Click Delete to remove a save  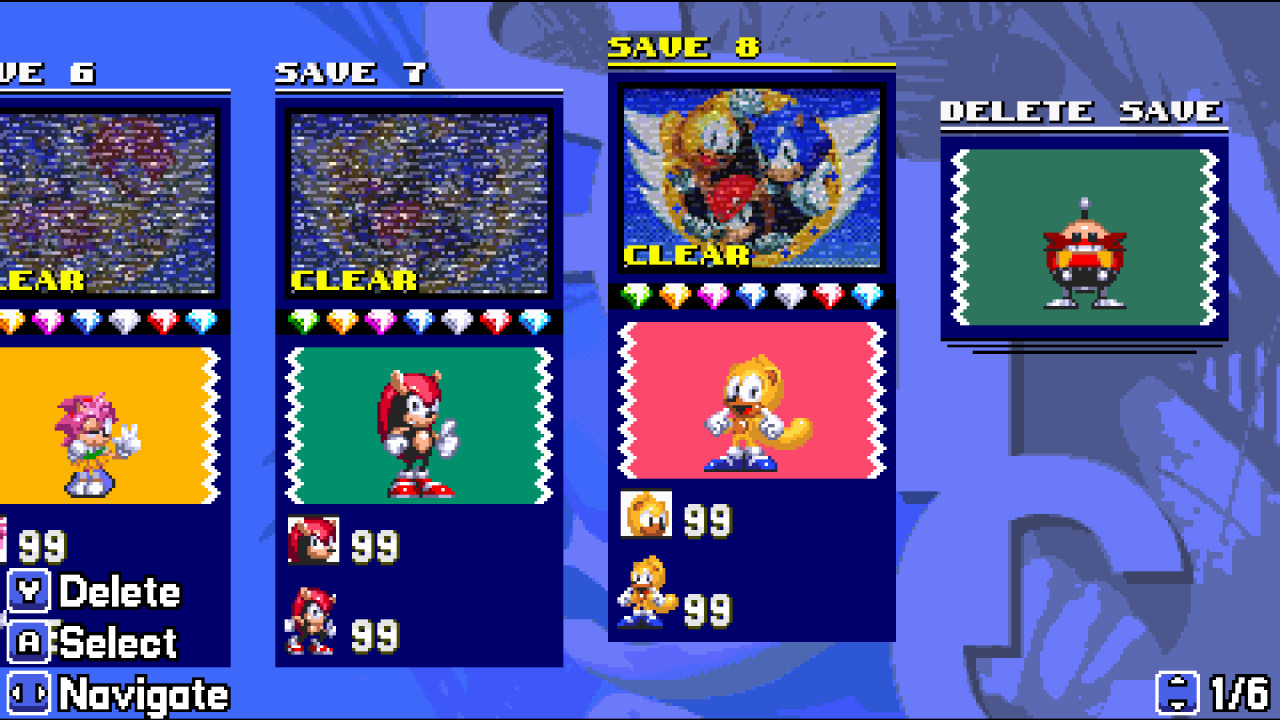120,592
